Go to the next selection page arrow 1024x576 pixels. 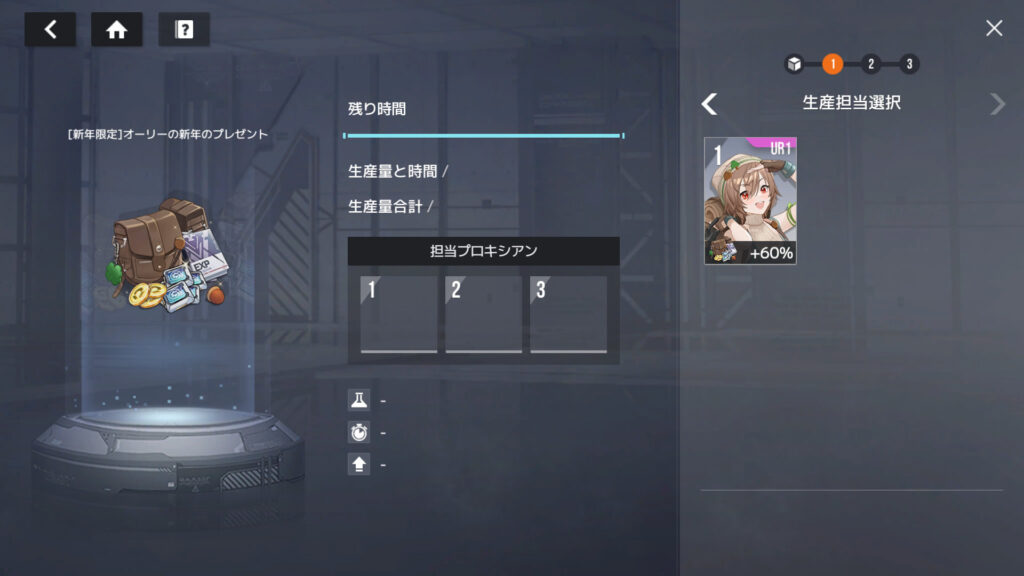tap(996, 103)
